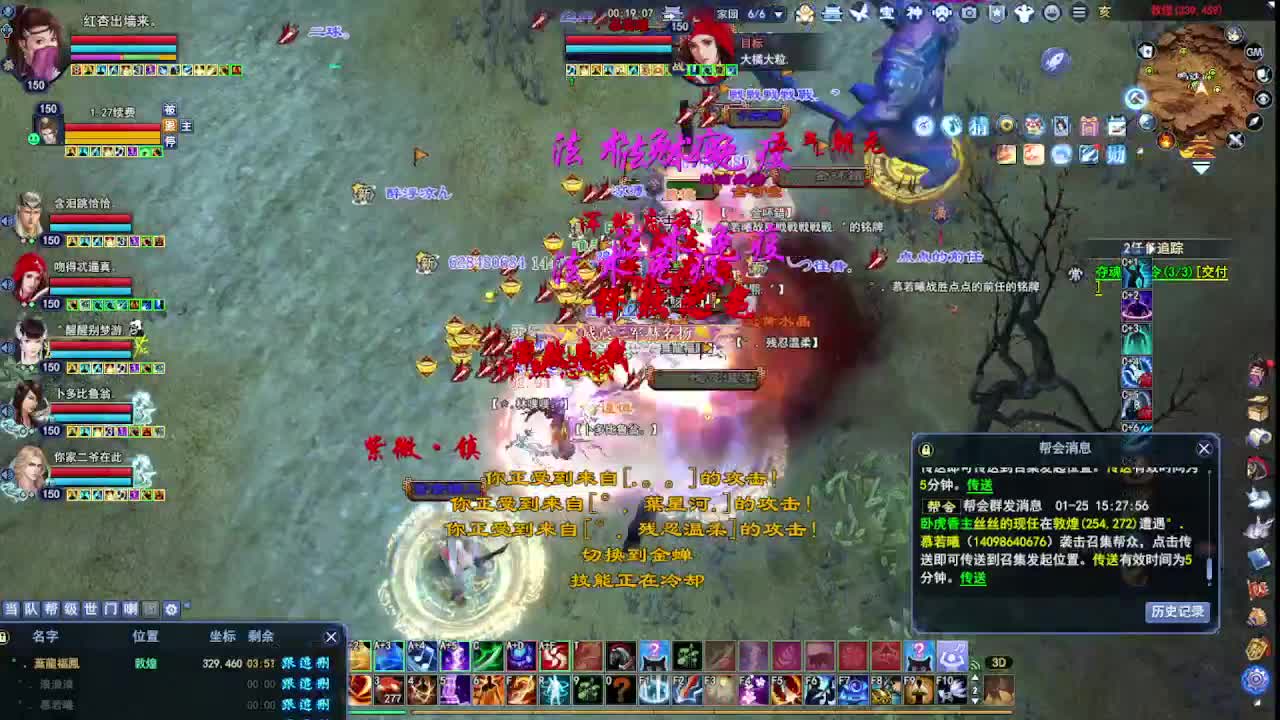Screen dimensions: 1280x720
Task: Open the smiley emote icon on the top toolbar
Action: pos(1051,15)
